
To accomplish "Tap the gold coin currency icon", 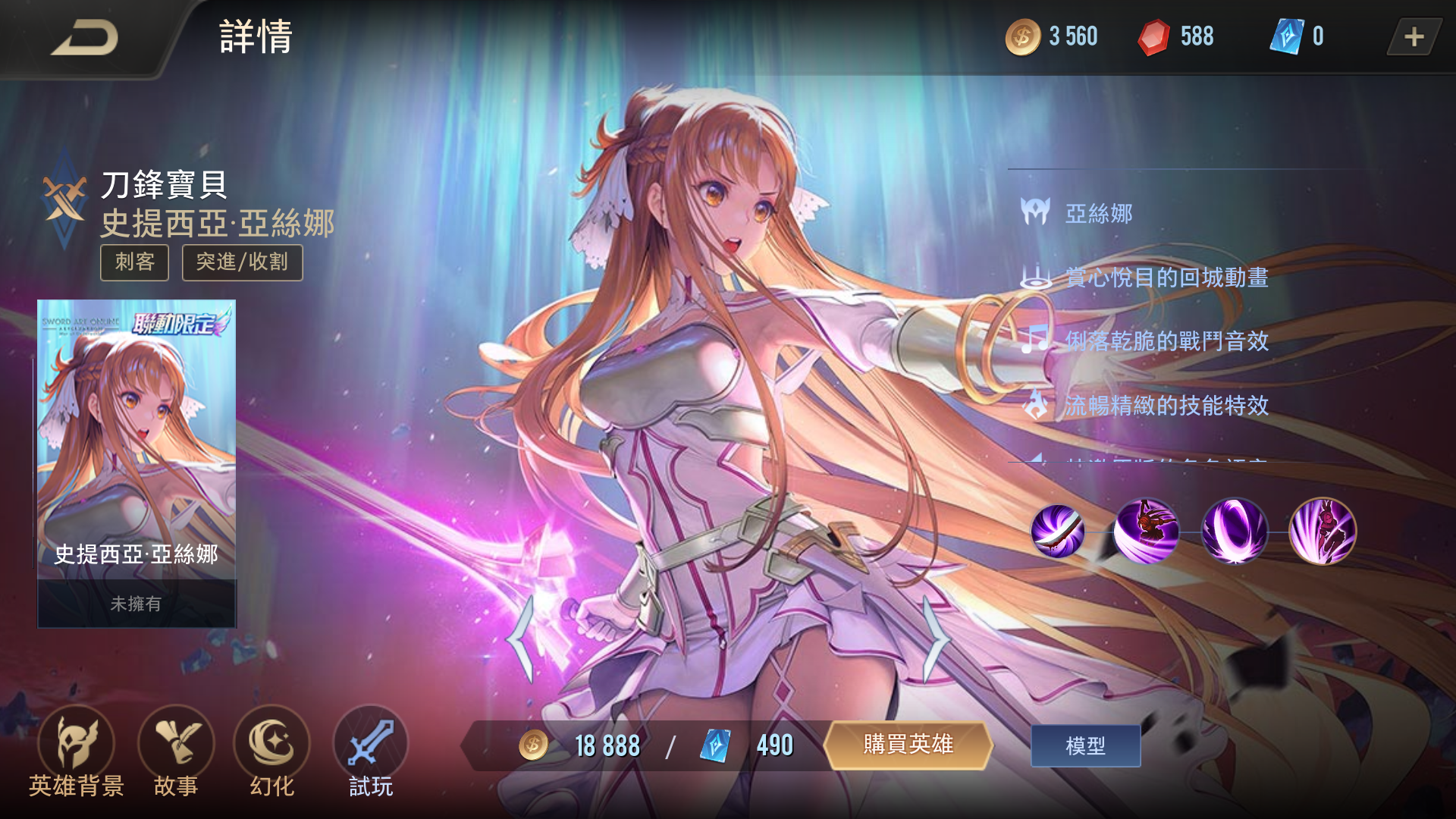I will pos(1022,36).
